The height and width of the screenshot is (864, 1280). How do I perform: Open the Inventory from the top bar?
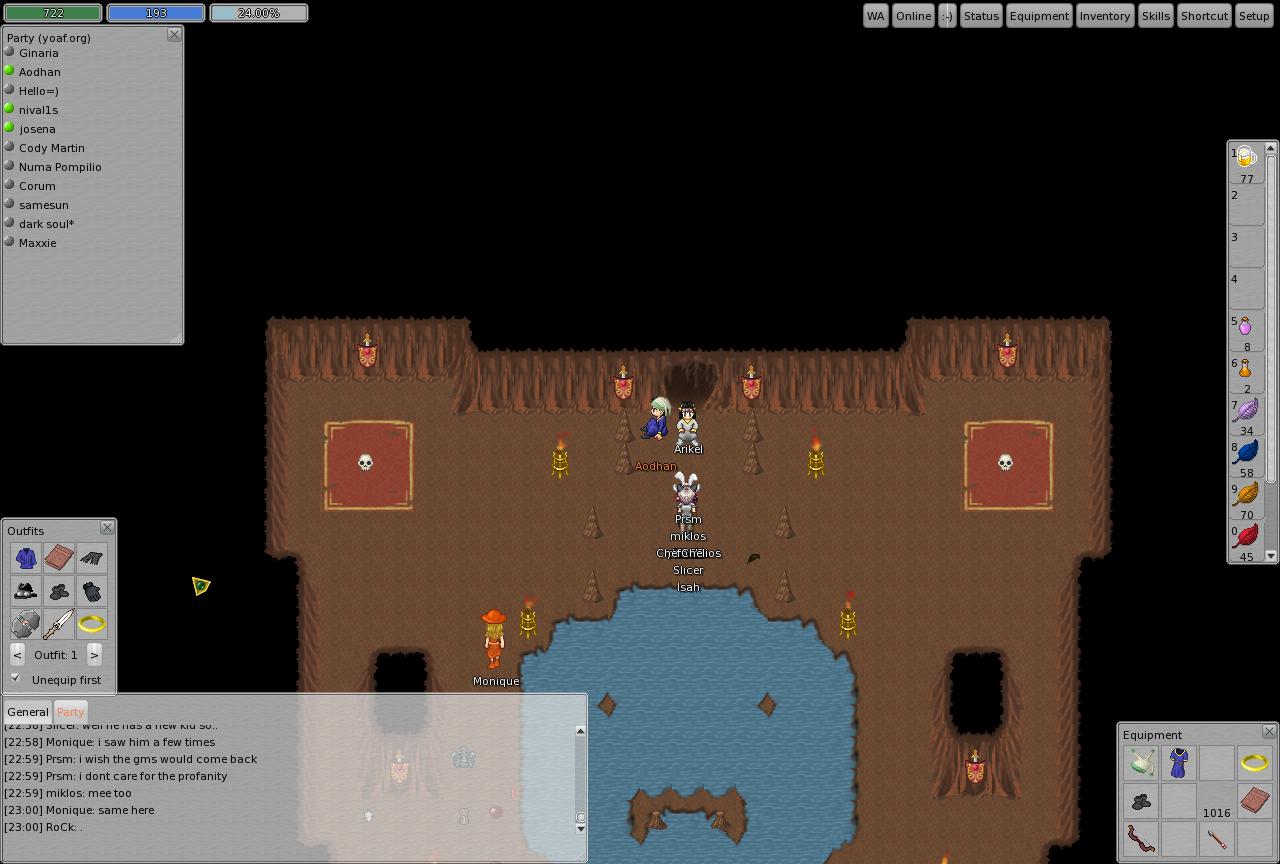(1104, 15)
